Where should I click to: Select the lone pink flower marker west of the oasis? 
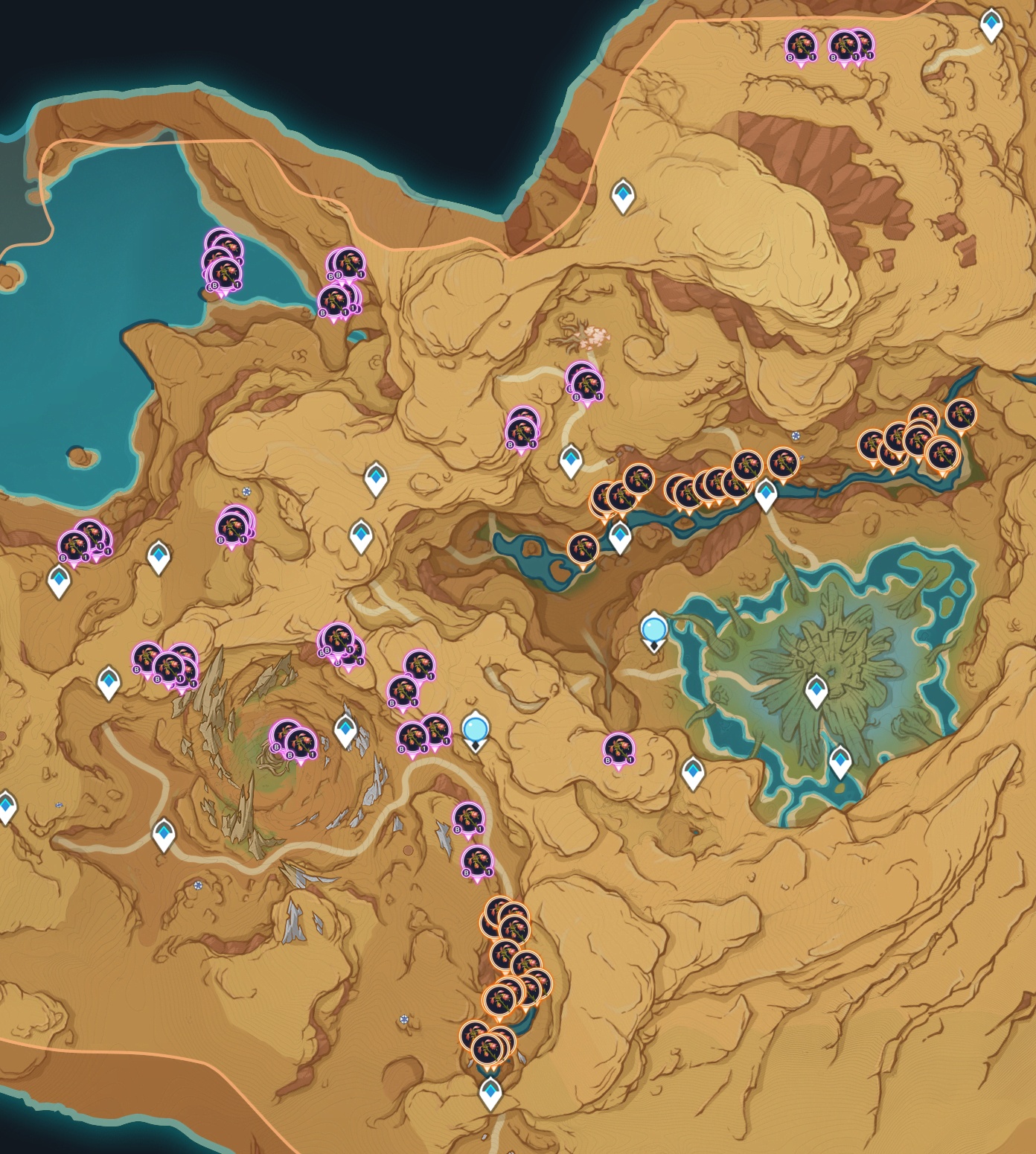tap(618, 748)
